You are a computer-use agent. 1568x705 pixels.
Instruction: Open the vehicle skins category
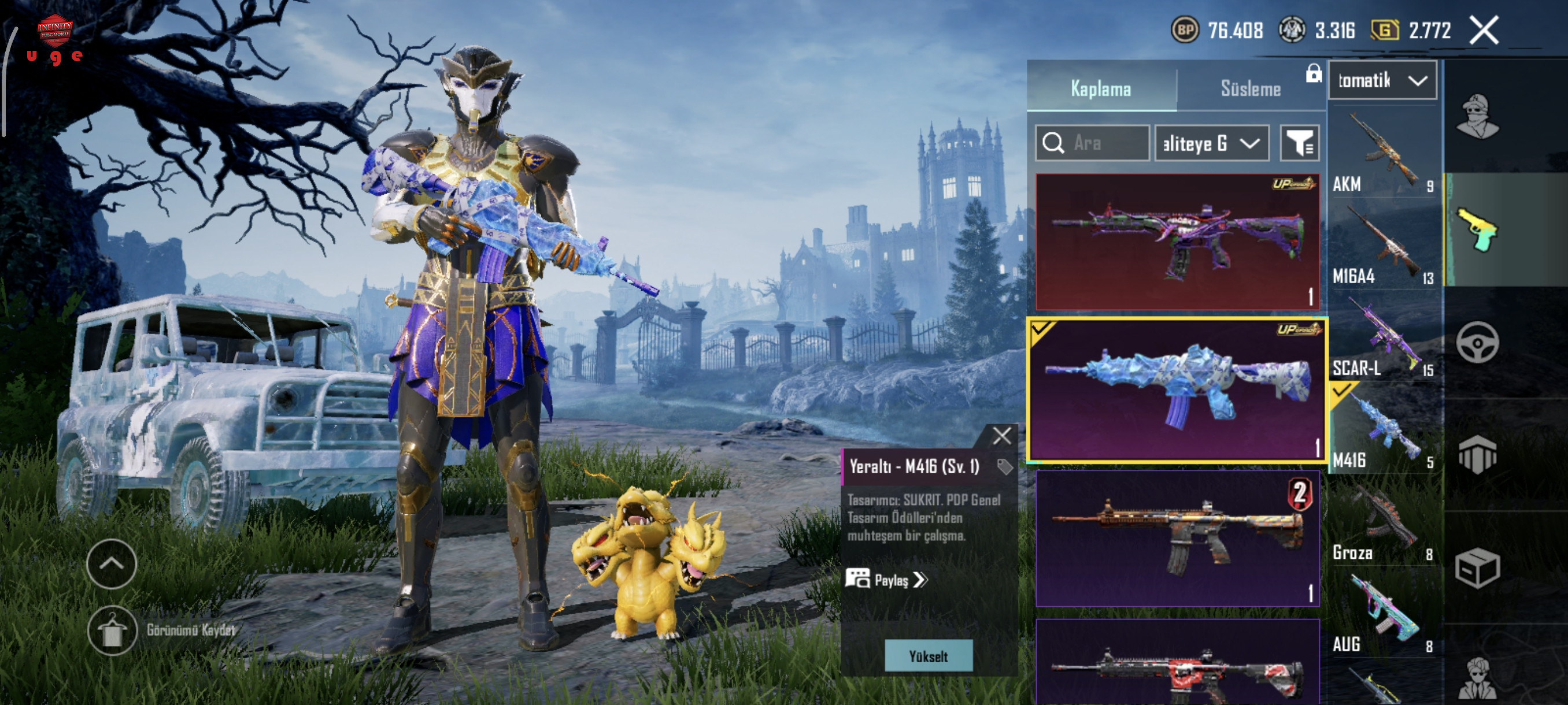tap(1477, 343)
